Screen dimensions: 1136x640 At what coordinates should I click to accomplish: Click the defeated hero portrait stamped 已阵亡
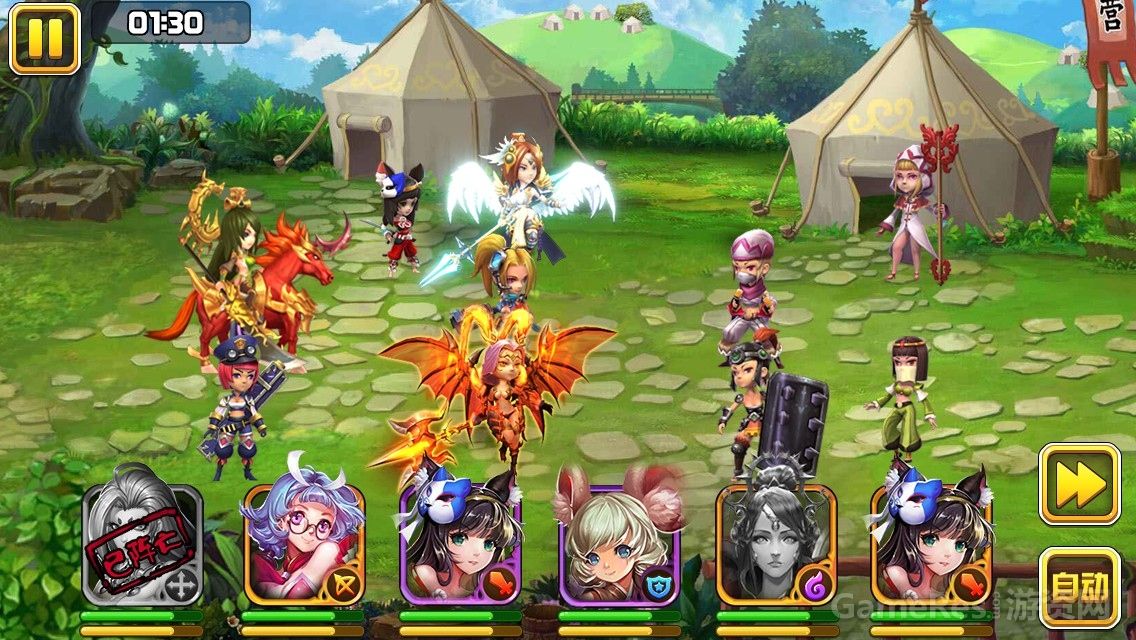tap(142, 544)
